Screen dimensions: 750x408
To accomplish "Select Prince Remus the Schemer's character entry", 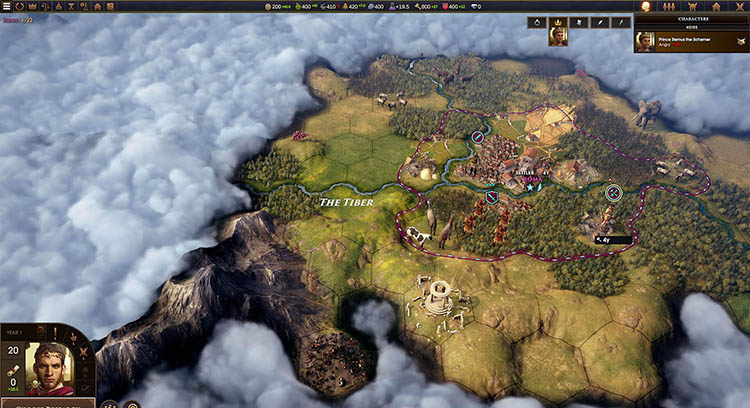I will click(689, 41).
